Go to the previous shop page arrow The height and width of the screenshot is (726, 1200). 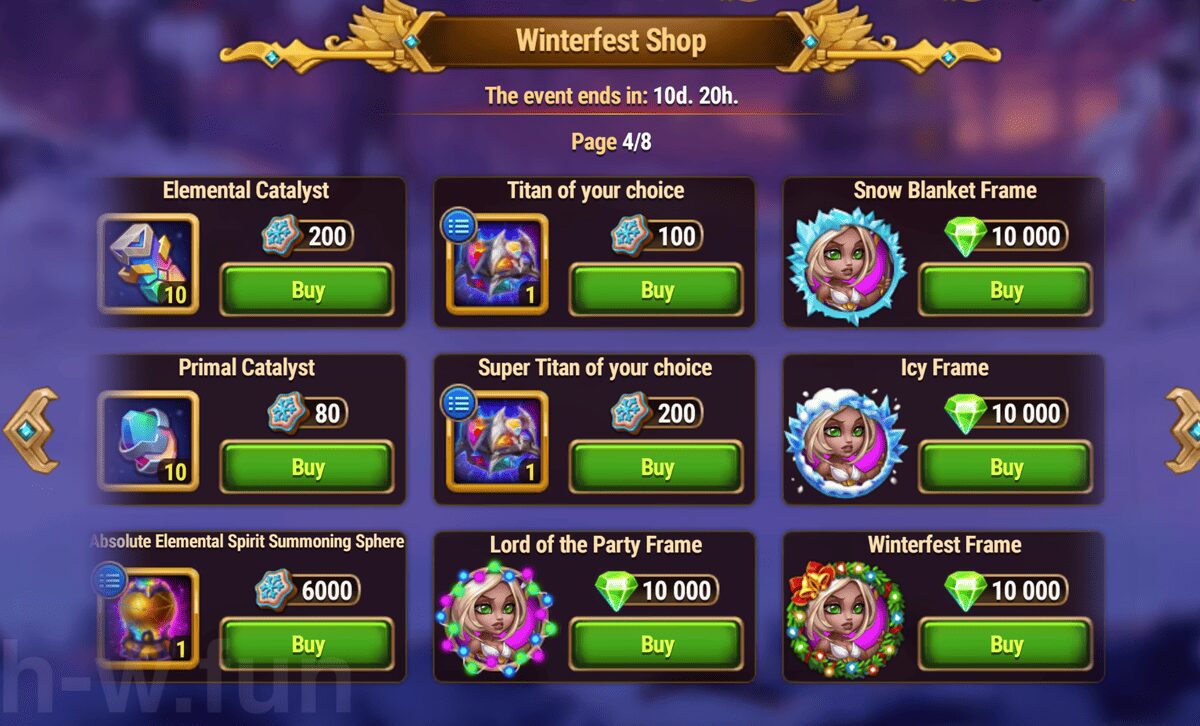[x=30, y=430]
